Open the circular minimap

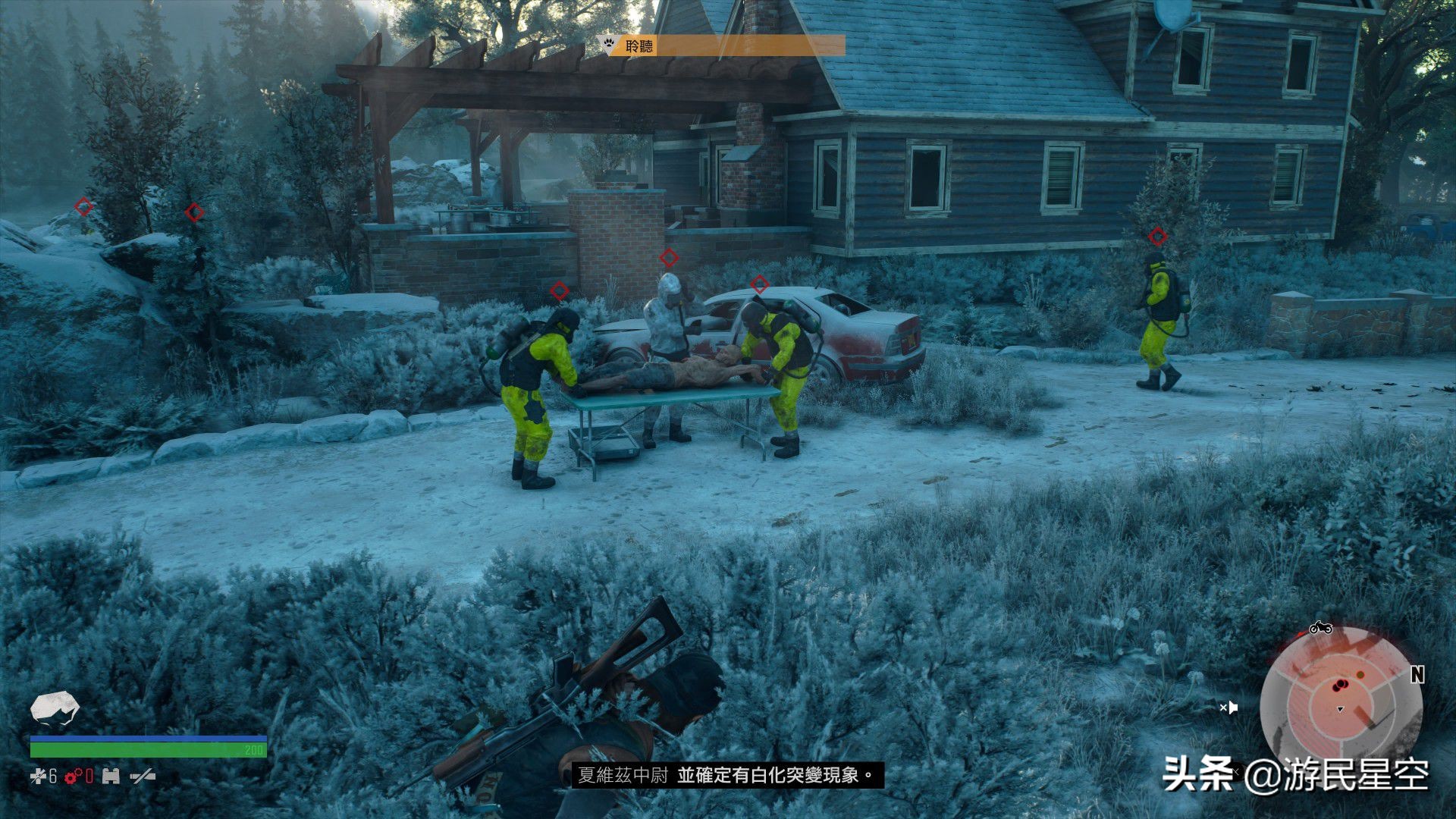[x=1340, y=701]
